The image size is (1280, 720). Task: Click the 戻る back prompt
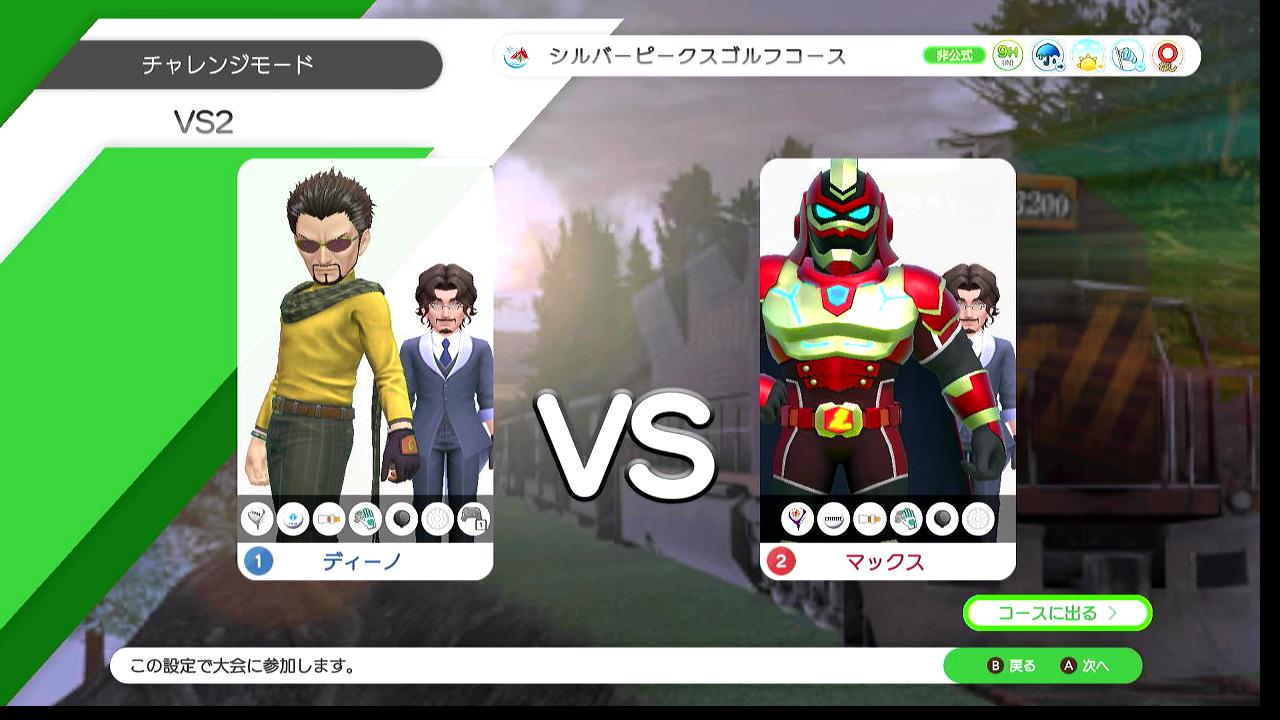(1012, 666)
